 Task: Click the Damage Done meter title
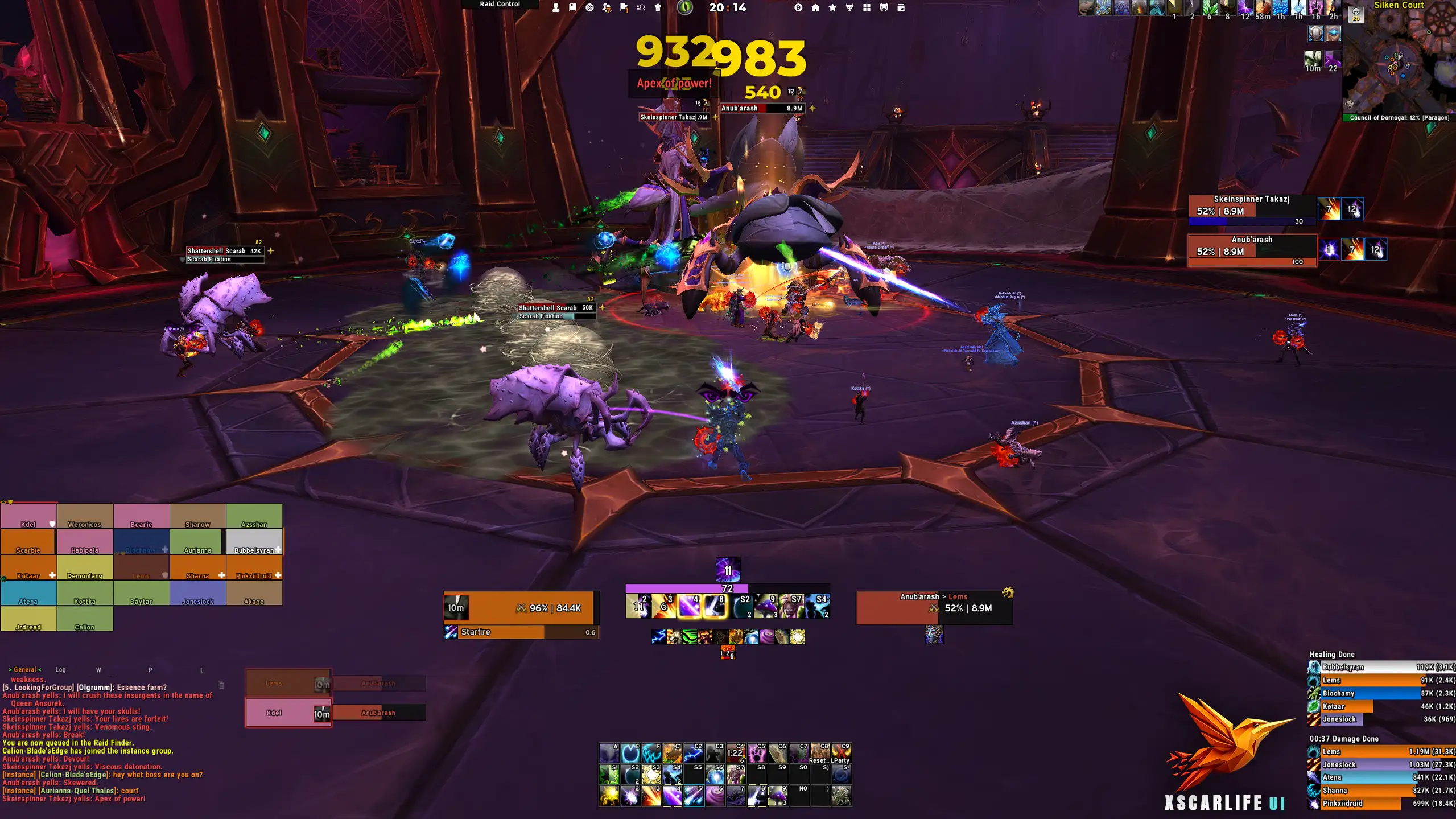point(1344,739)
